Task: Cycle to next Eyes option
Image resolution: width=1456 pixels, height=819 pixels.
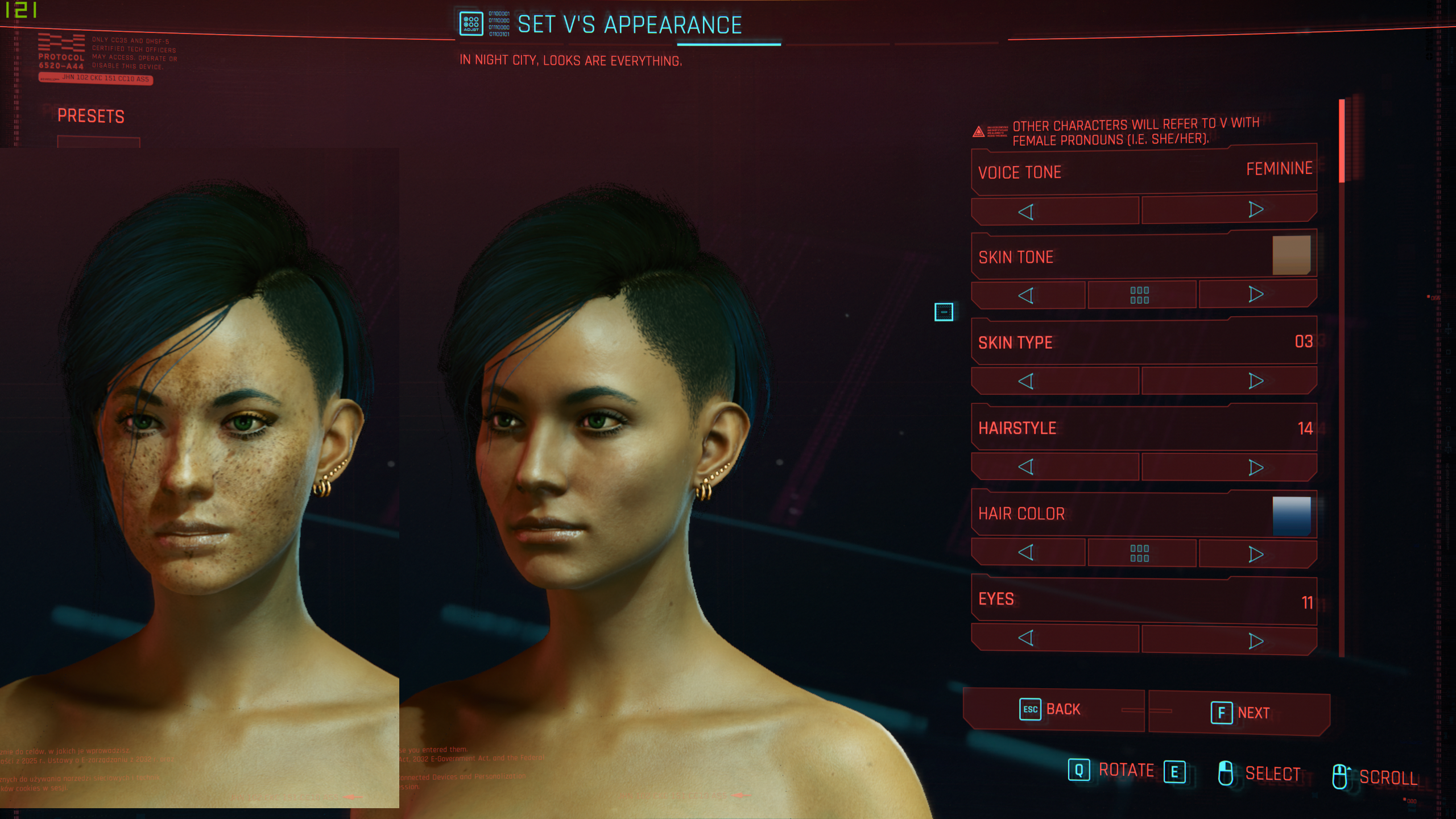Action: coord(1256,641)
